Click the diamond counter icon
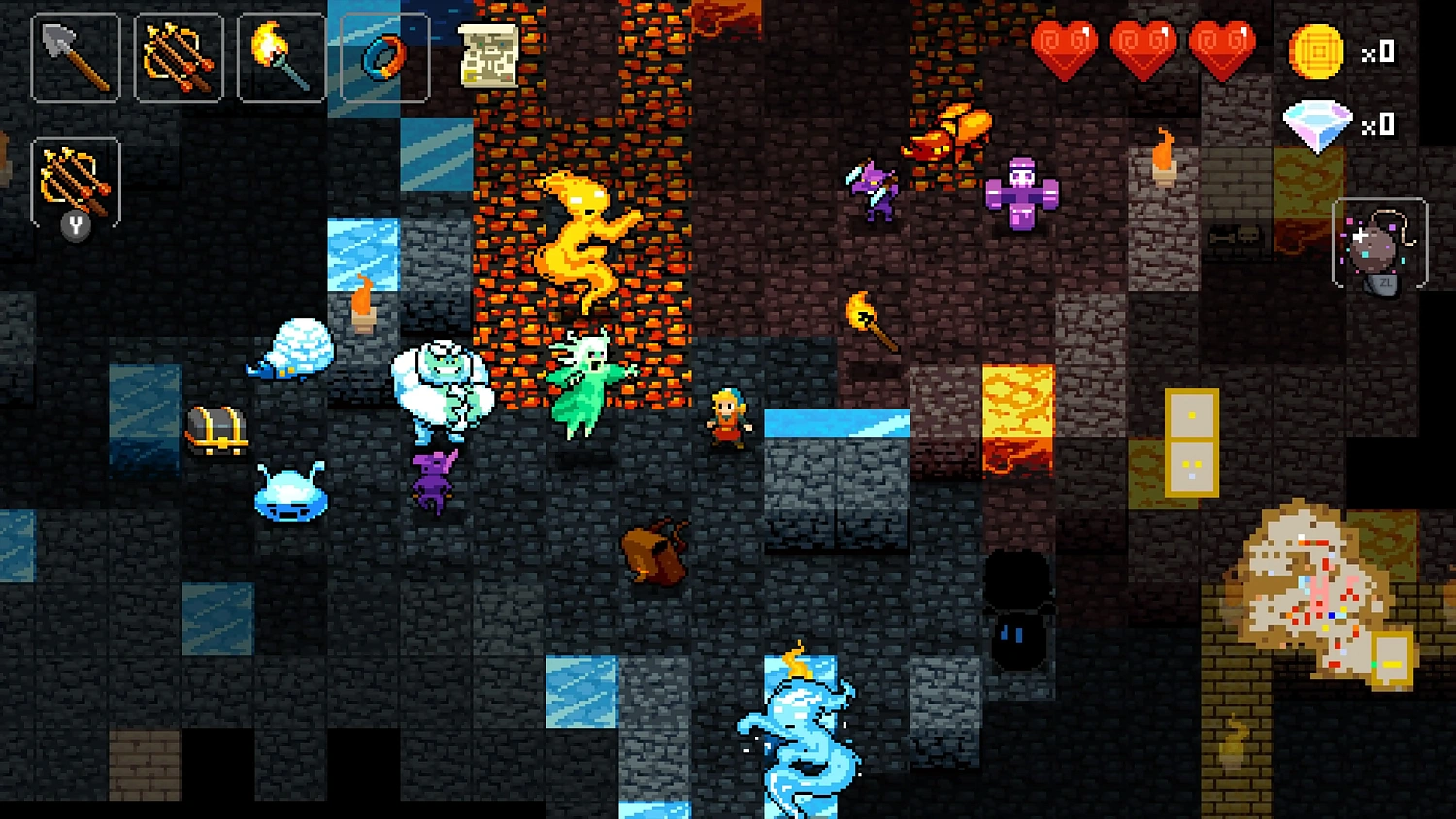The height and width of the screenshot is (819, 1456). tap(1317, 123)
